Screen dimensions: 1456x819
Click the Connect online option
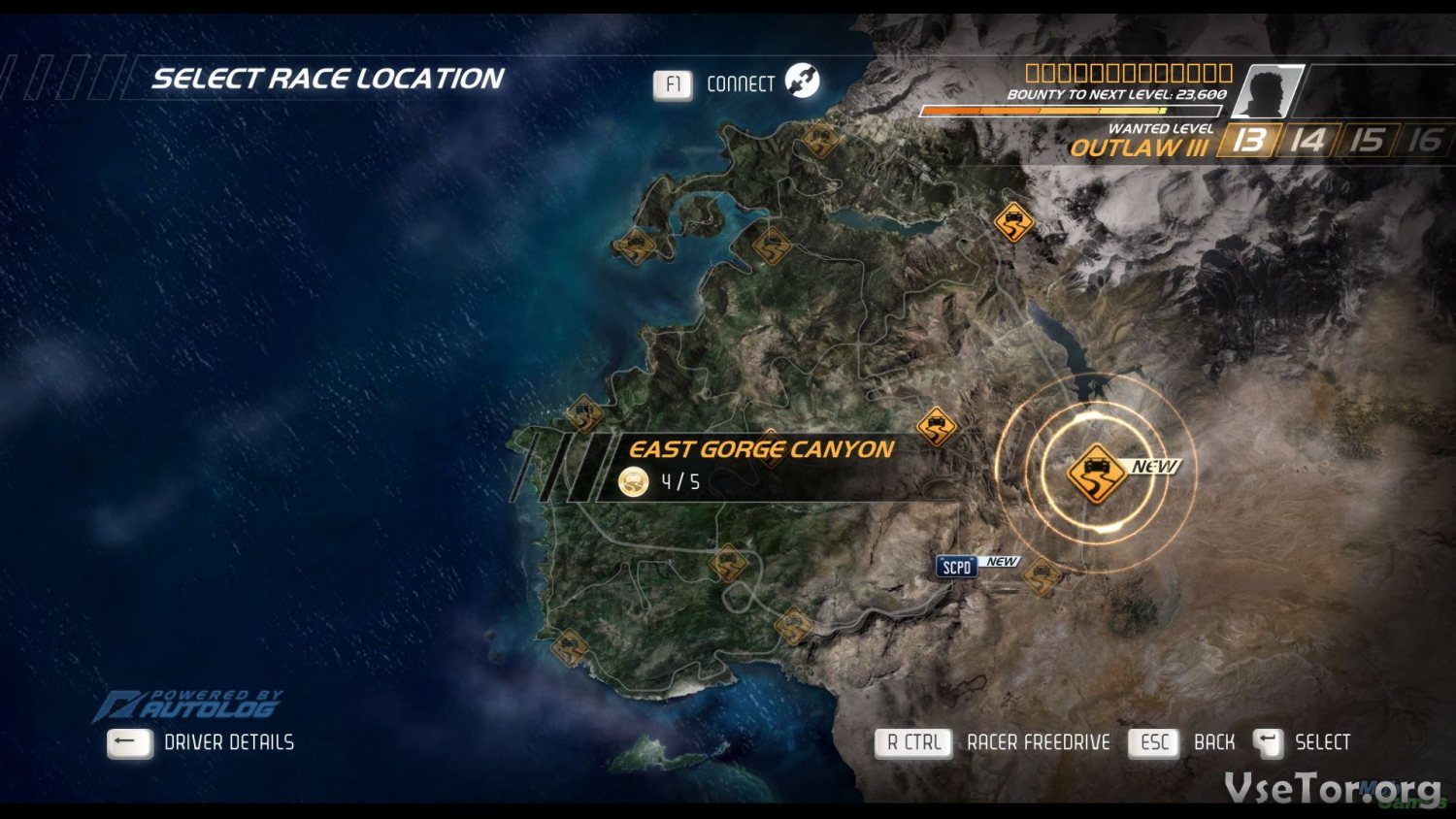pos(740,84)
